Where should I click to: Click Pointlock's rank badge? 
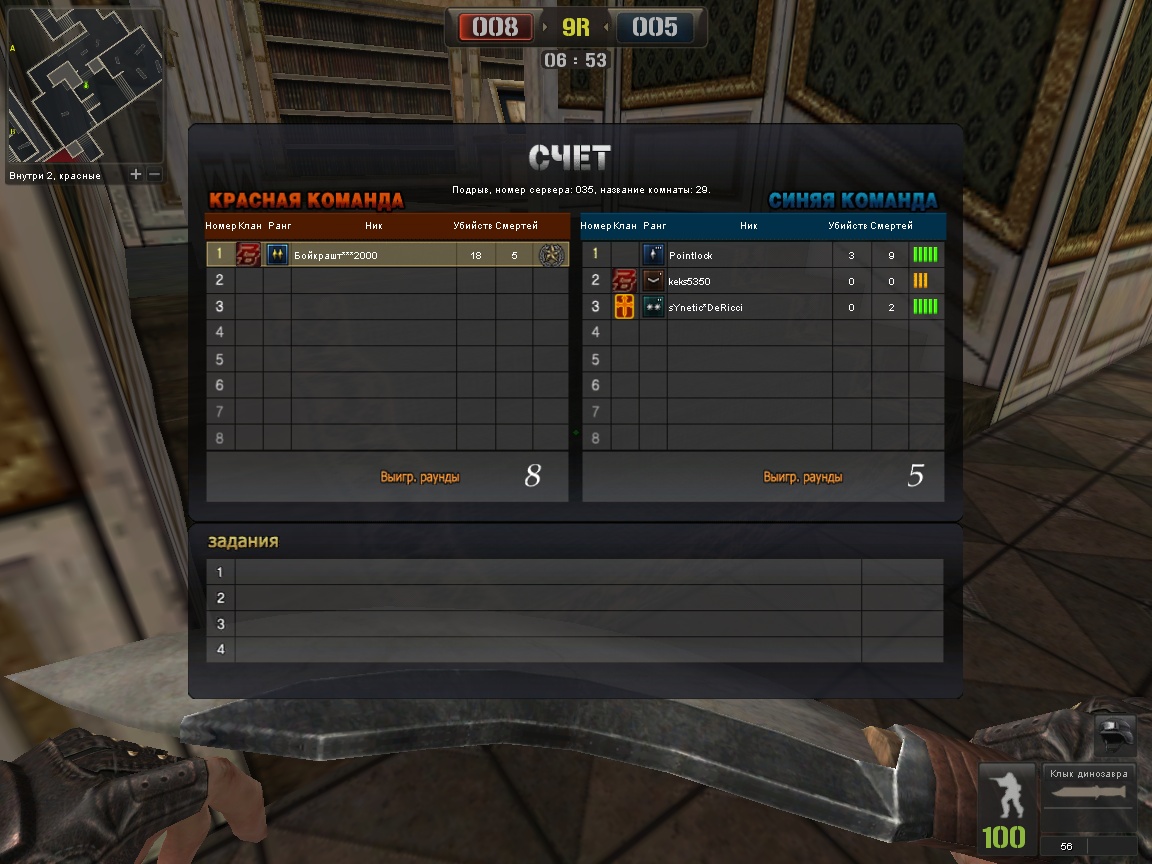(x=654, y=255)
